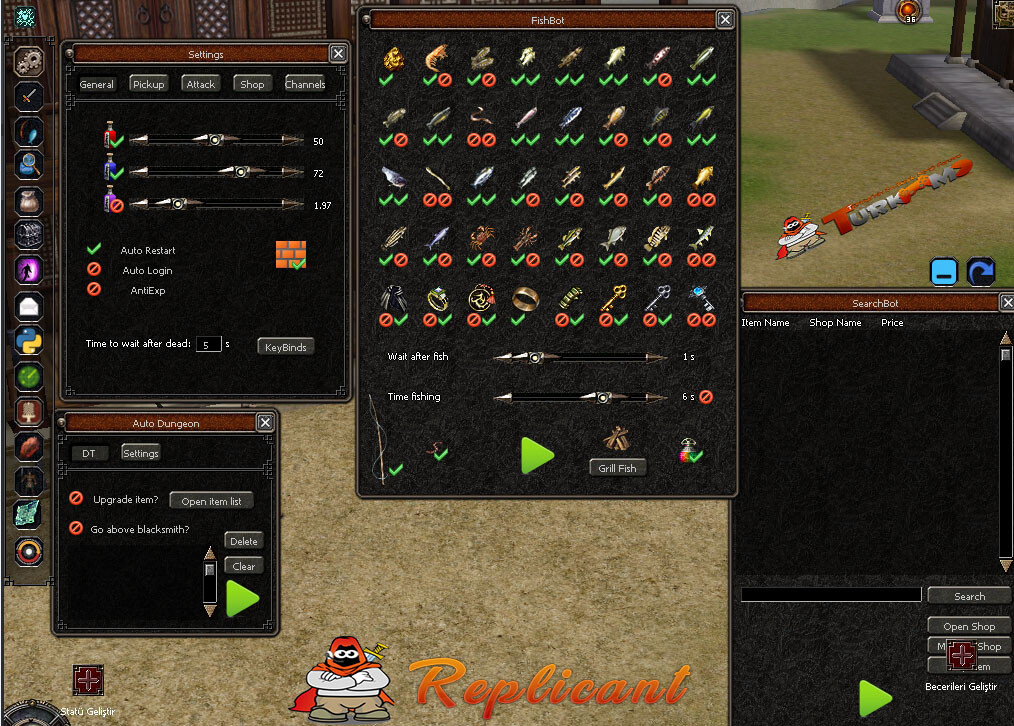
Task: Start the FishBot with the green play arrow
Action: point(537,455)
